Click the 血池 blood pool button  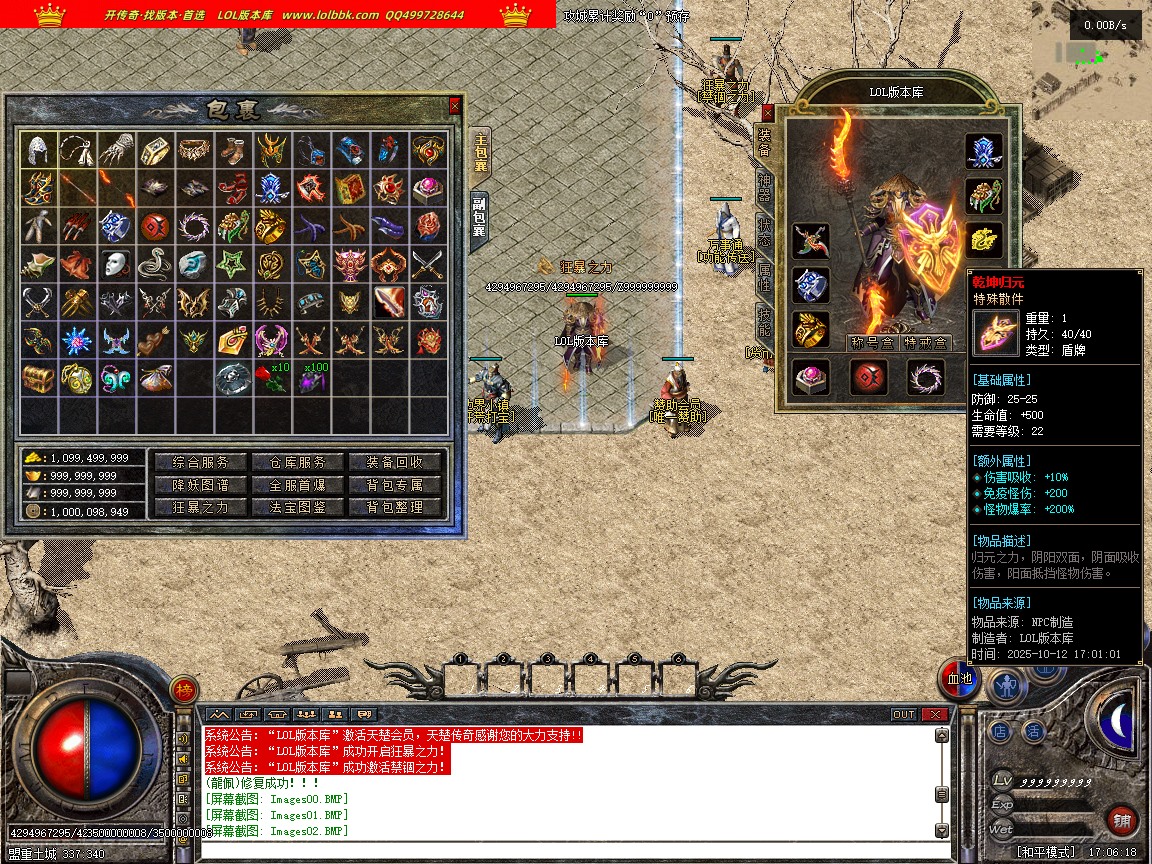pyautogui.click(x=959, y=680)
